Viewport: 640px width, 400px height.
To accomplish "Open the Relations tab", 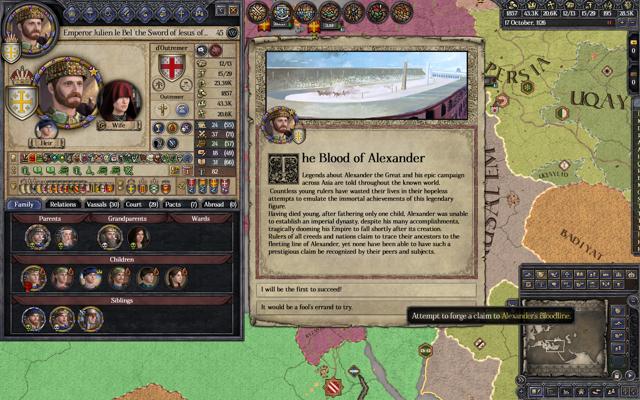I will click(x=63, y=204).
